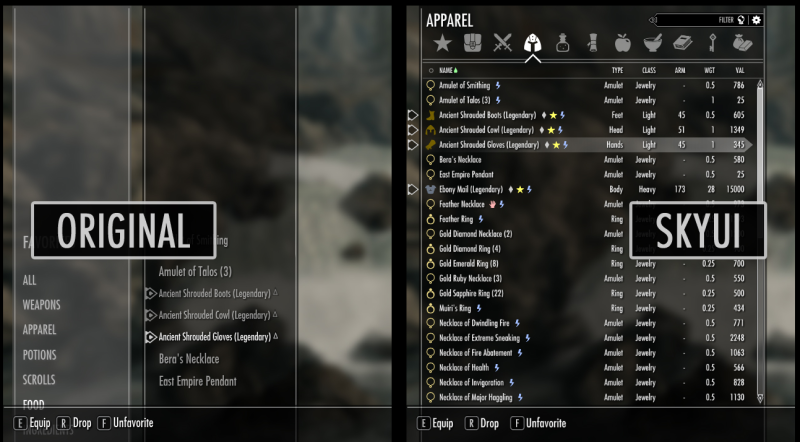Sort list by VAL column
This screenshot has width=800, height=442.
click(739, 70)
